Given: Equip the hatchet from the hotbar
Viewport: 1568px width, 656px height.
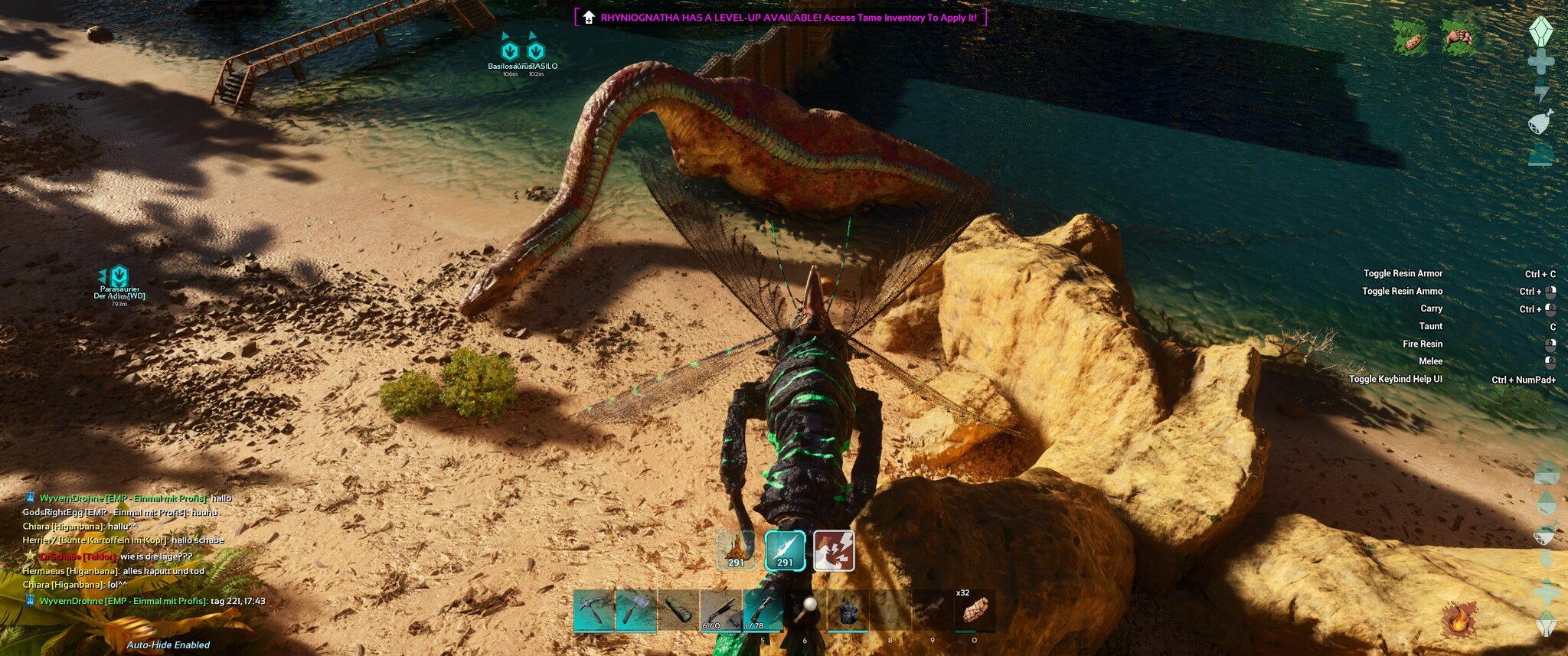Looking at the screenshot, I should tap(636, 611).
